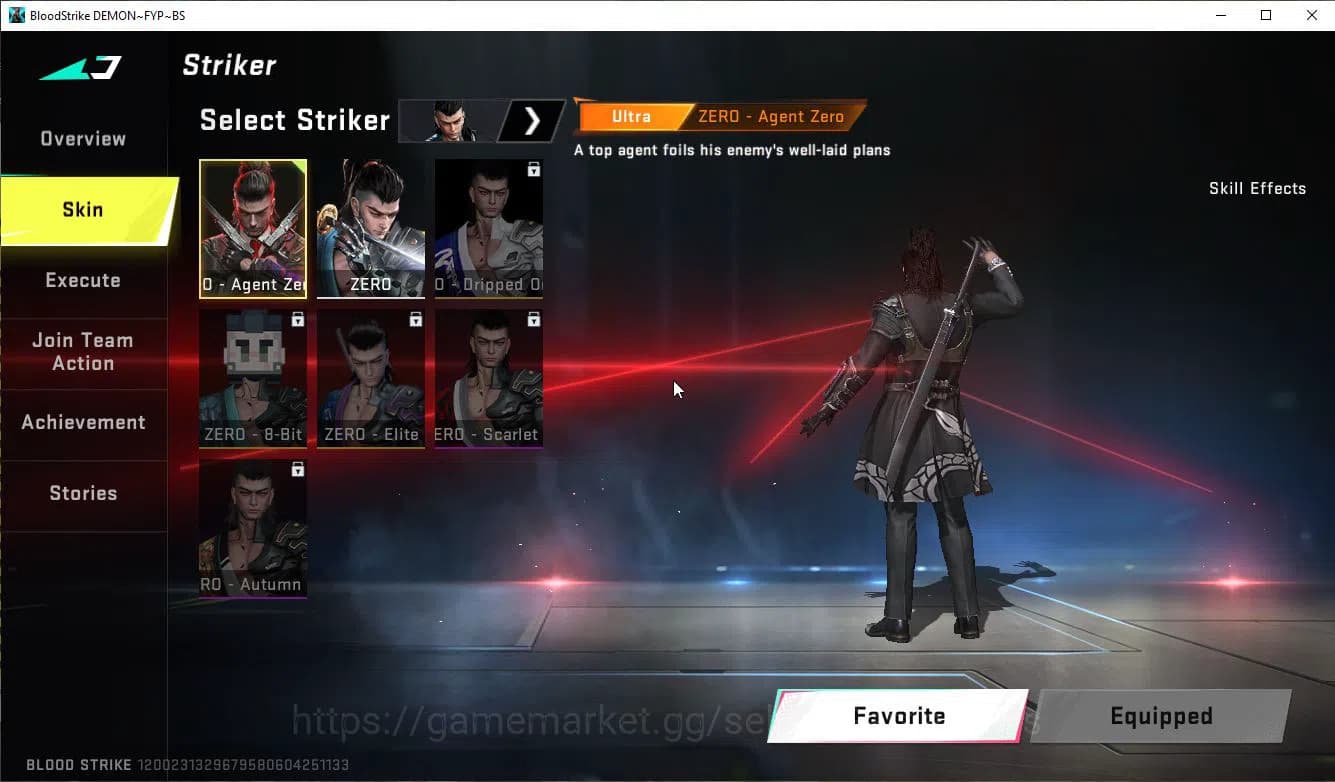Toggle Favorite for the selected striker
Image resolution: width=1335 pixels, height=782 pixels.
click(897, 715)
